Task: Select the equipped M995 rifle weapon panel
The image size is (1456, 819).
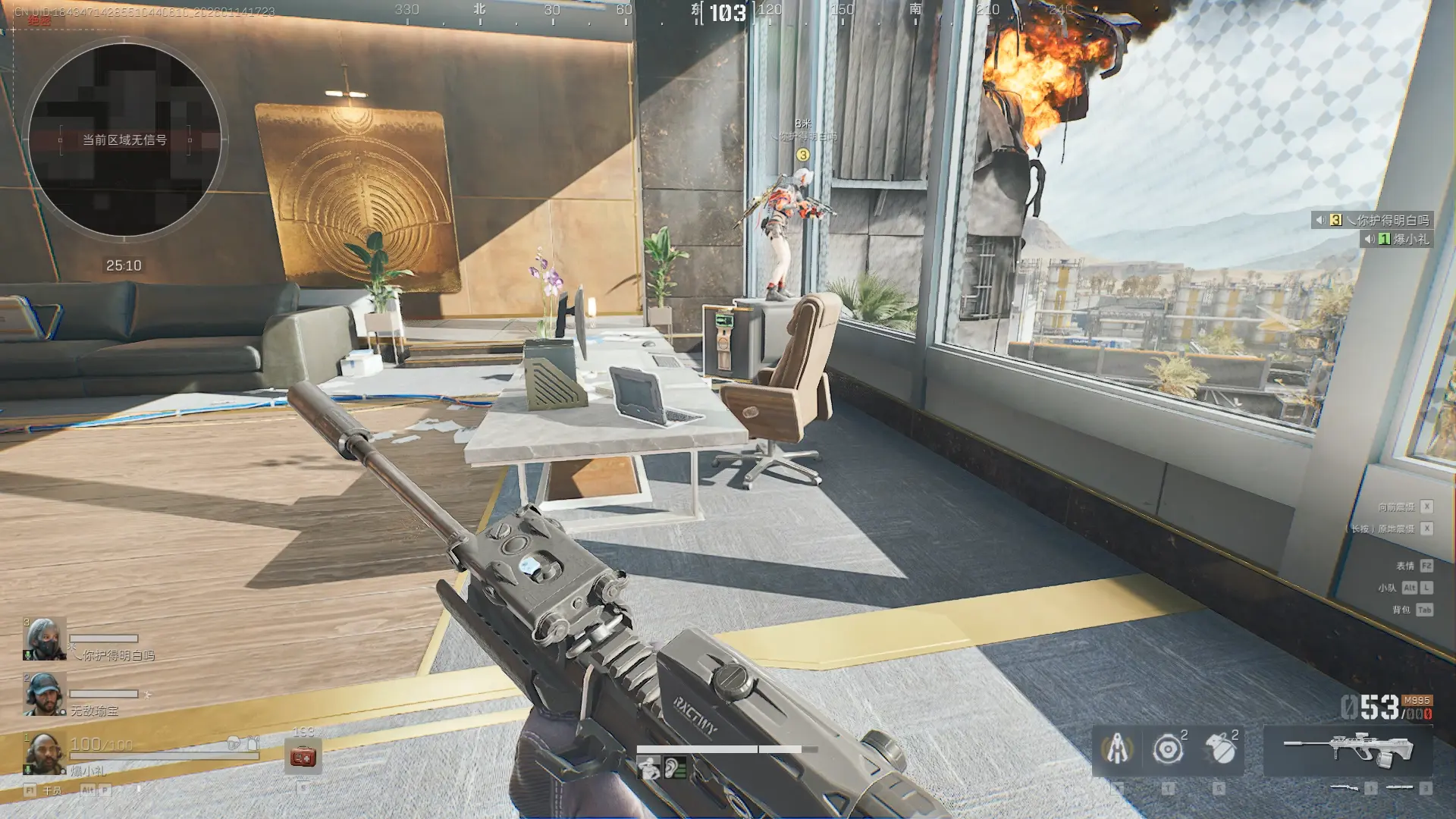Action: pyautogui.click(x=1348, y=748)
